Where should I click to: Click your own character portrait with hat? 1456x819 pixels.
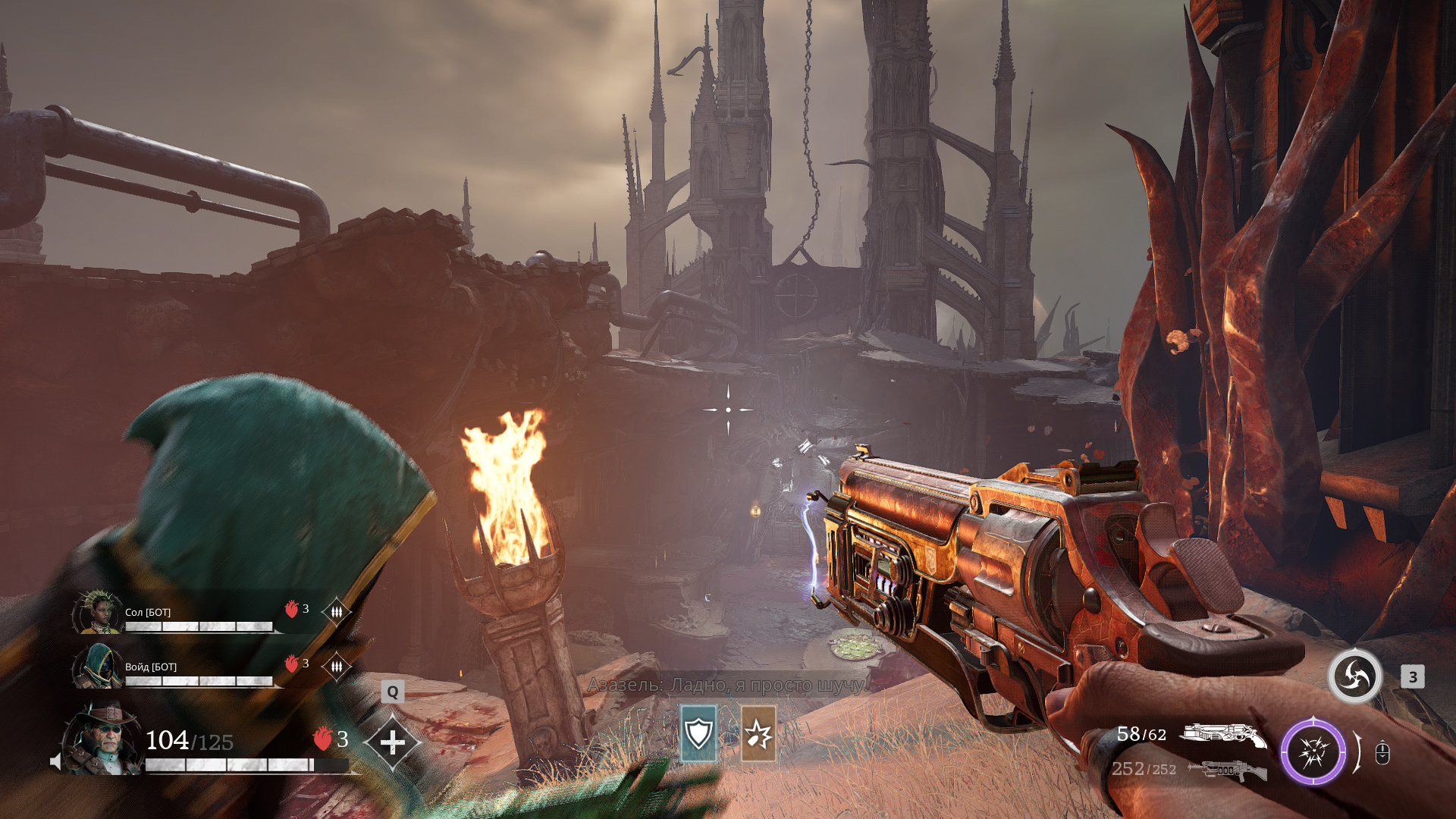102,739
